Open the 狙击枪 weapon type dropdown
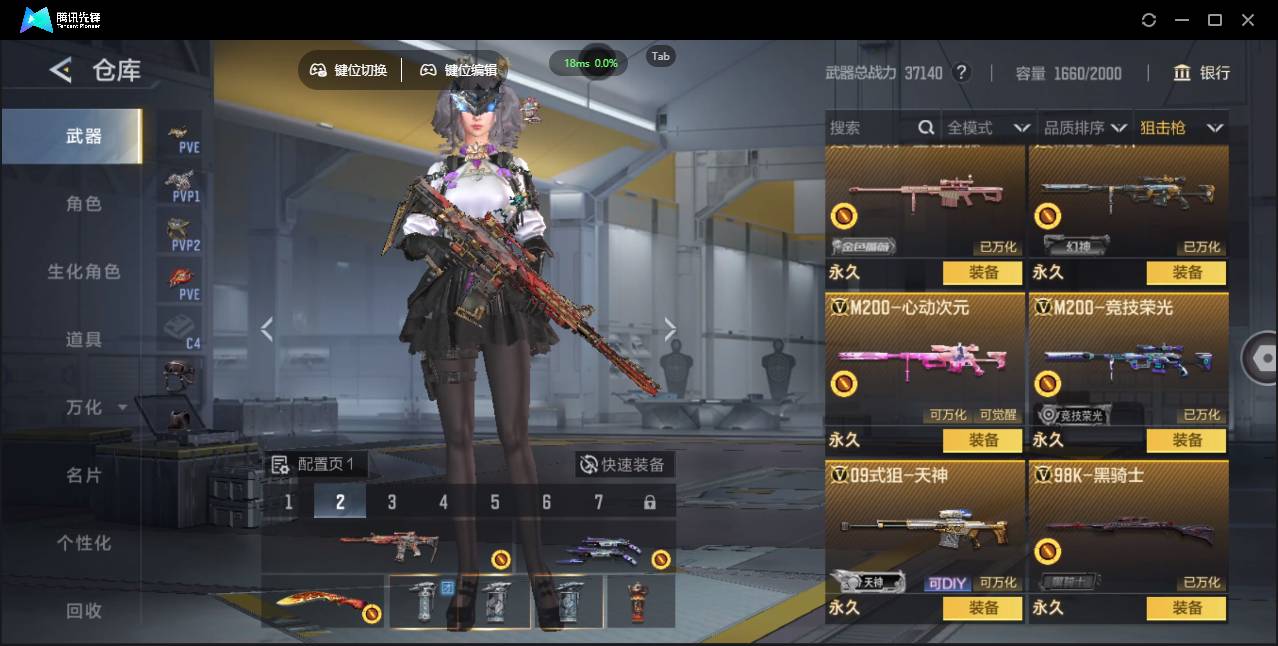Screen dimensions: 1278x646 tap(1181, 128)
